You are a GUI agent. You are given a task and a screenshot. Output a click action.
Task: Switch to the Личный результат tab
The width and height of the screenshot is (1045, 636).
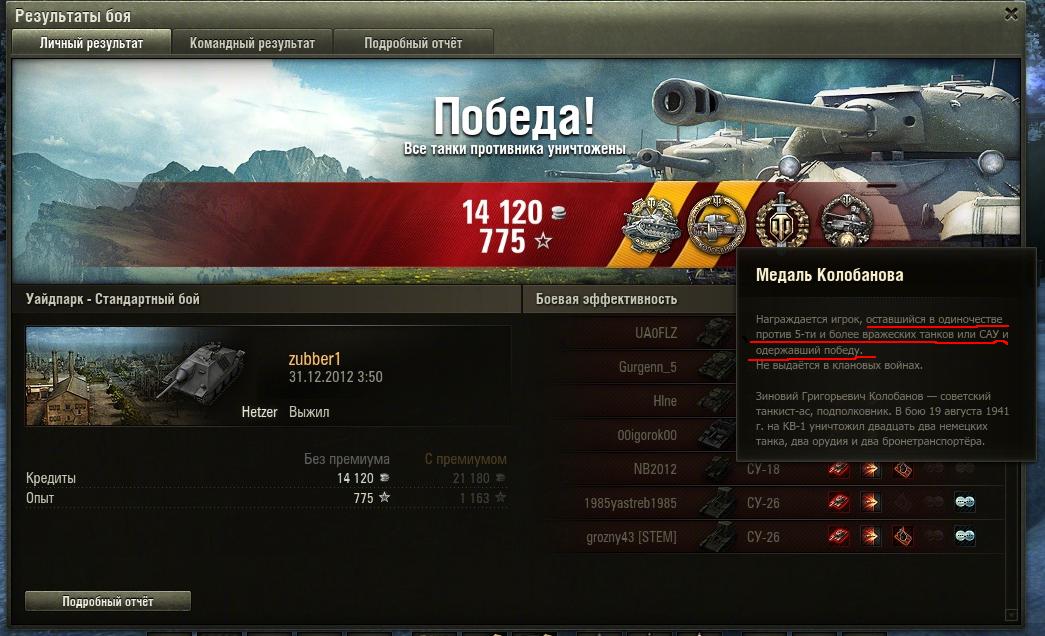click(91, 43)
